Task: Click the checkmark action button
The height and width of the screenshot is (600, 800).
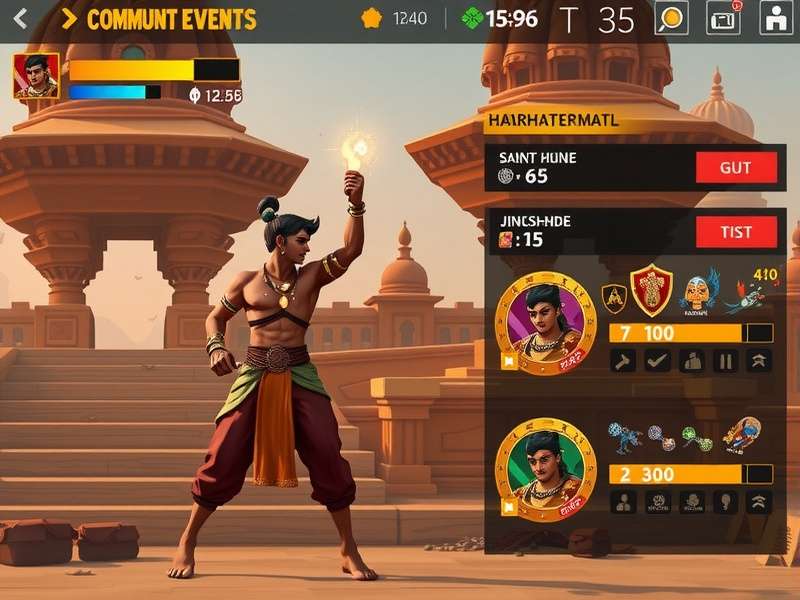Action: pos(657,361)
